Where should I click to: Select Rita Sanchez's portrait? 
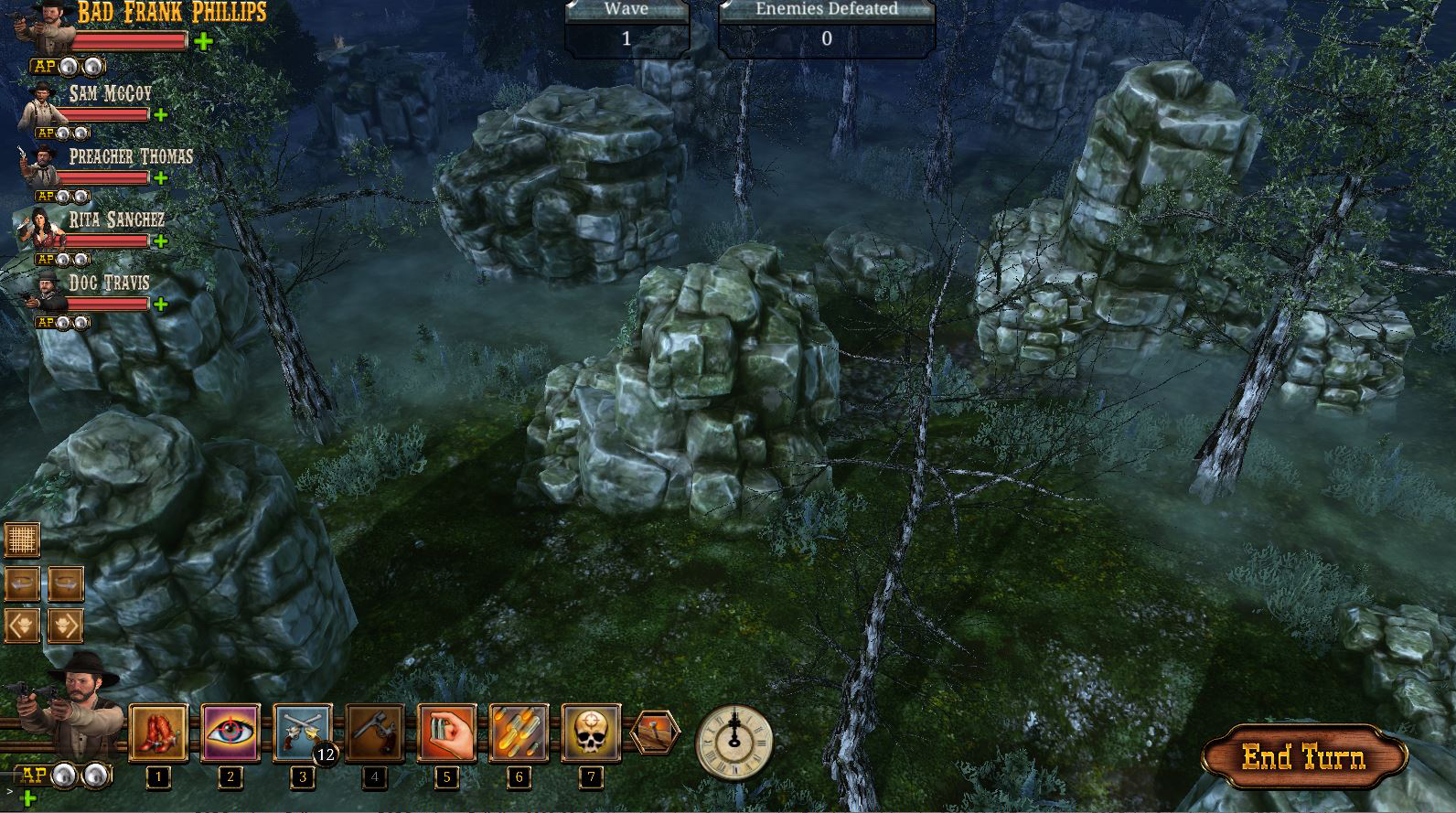pos(40,230)
